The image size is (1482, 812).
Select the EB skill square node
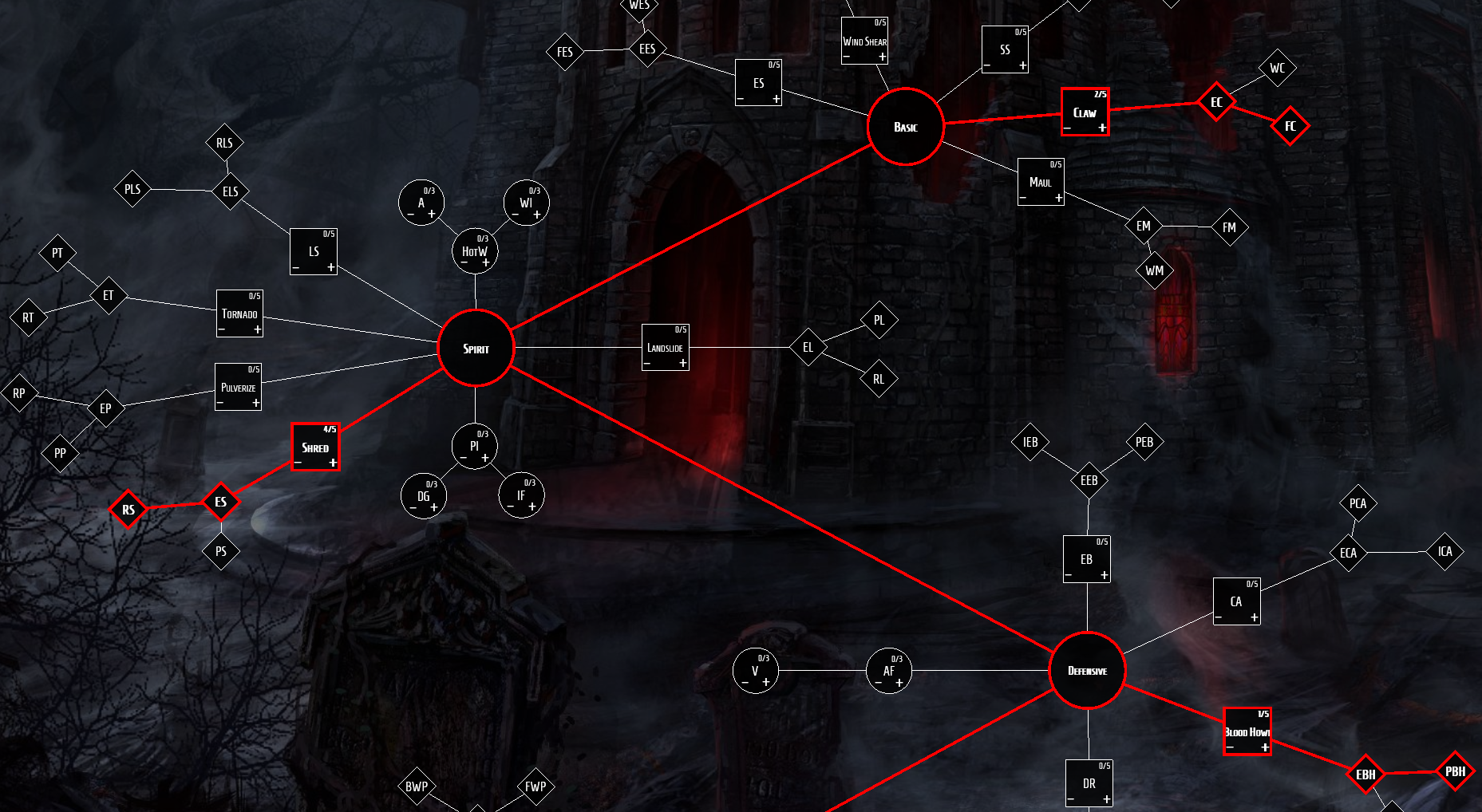(1086, 558)
